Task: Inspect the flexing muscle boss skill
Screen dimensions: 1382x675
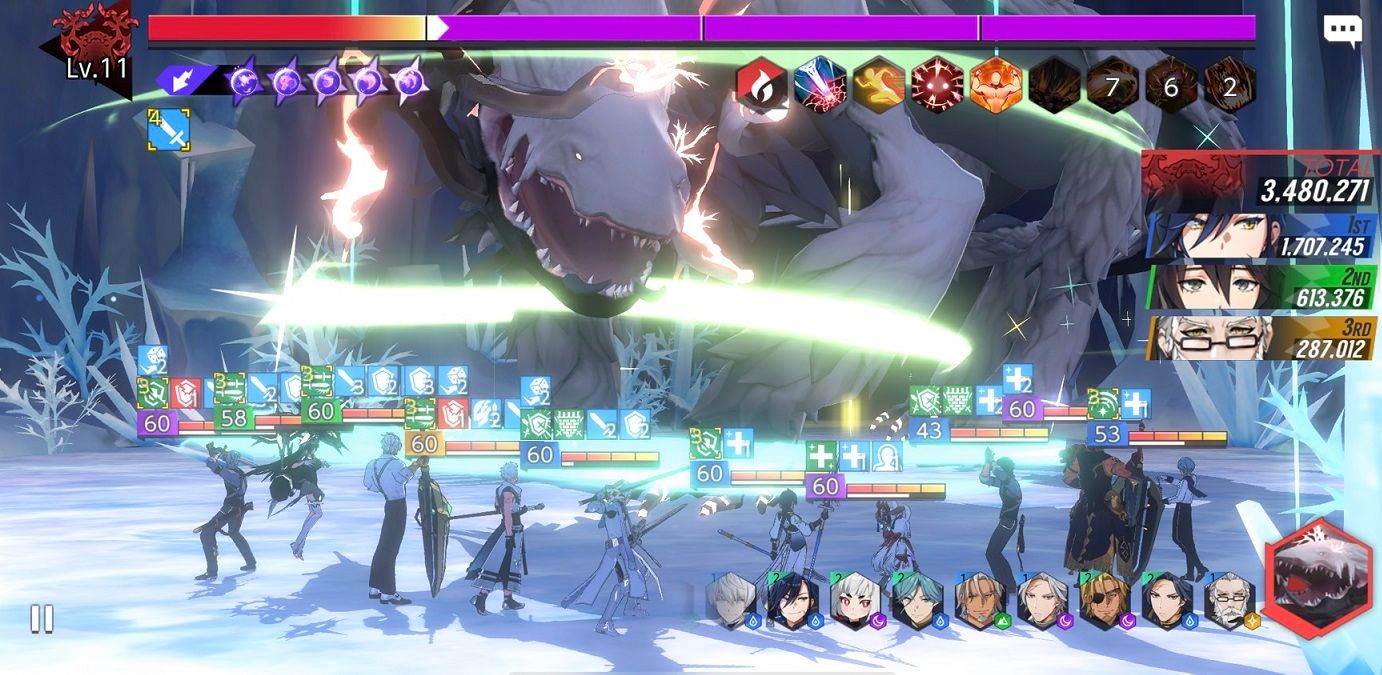Action: tap(995, 85)
